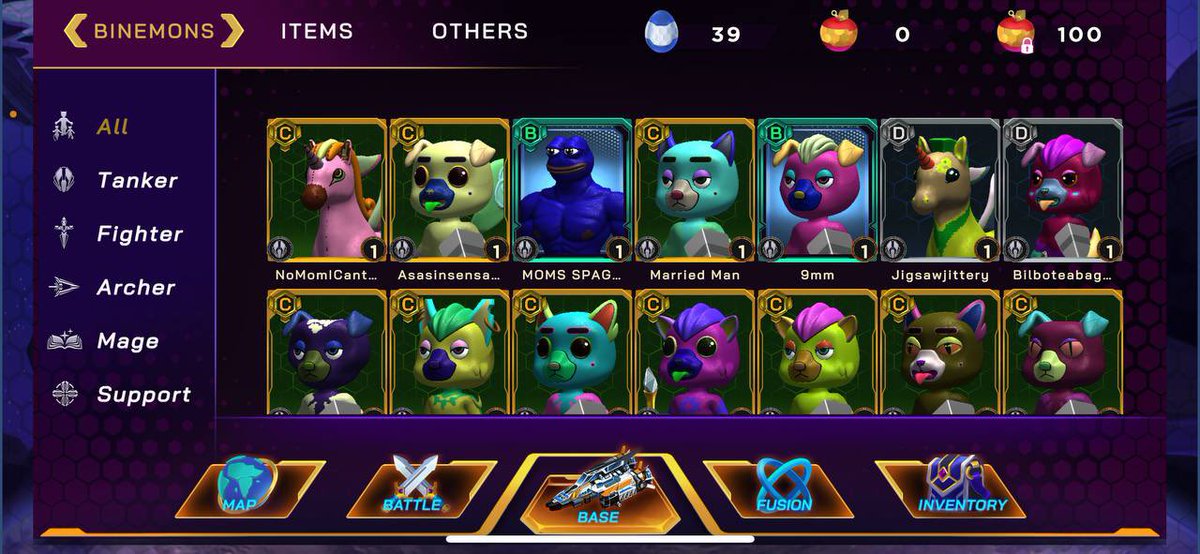Screen dimensions: 1200x554
Task: Switch to the Items tab
Action: (316, 31)
